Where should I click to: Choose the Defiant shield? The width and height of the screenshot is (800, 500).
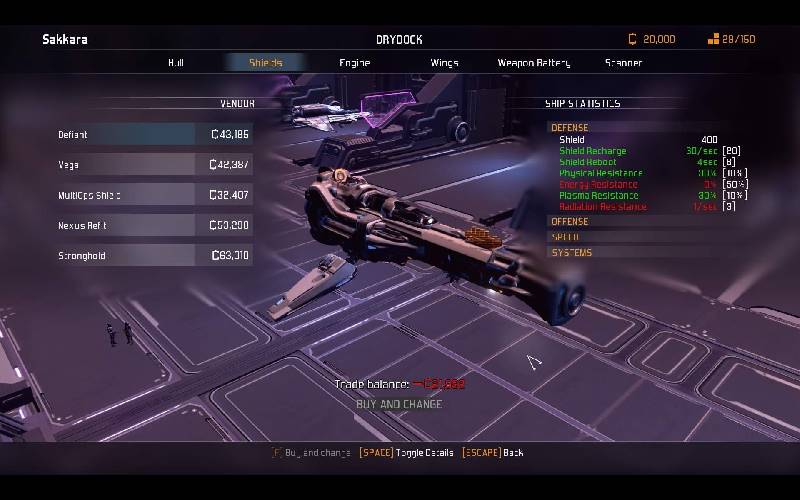(154, 134)
